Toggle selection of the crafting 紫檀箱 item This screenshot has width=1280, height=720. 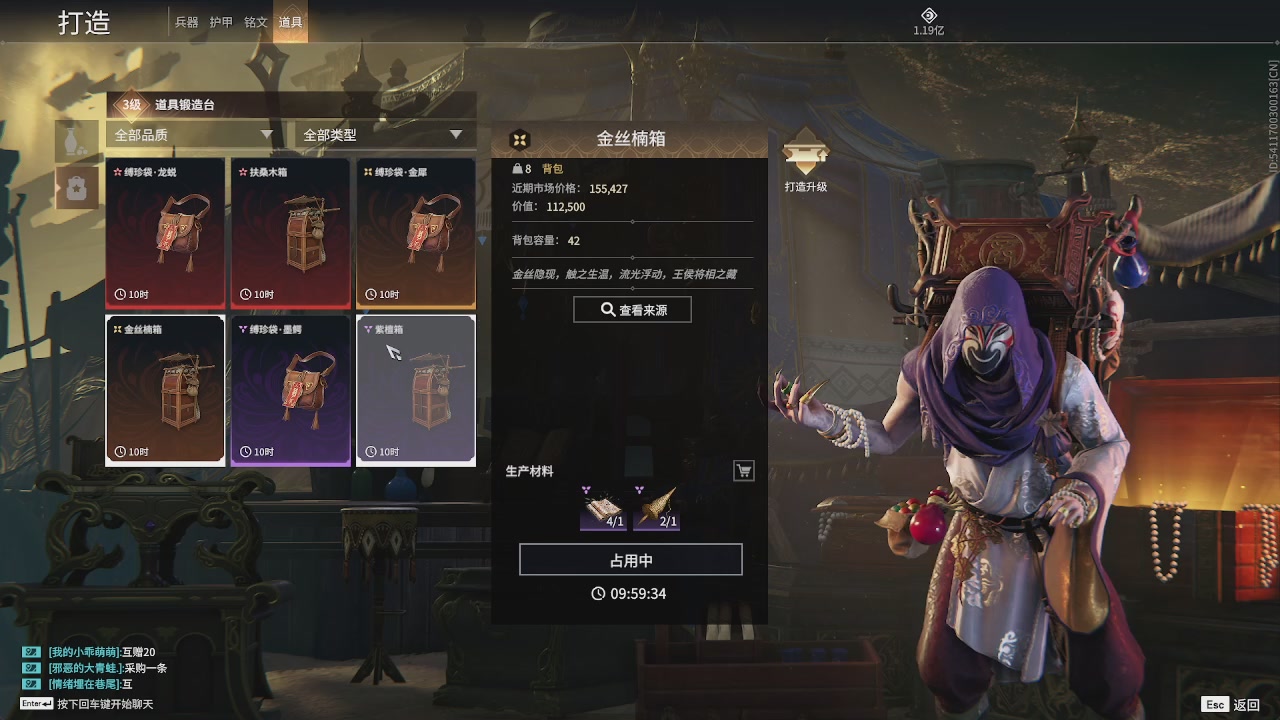tap(415, 389)
